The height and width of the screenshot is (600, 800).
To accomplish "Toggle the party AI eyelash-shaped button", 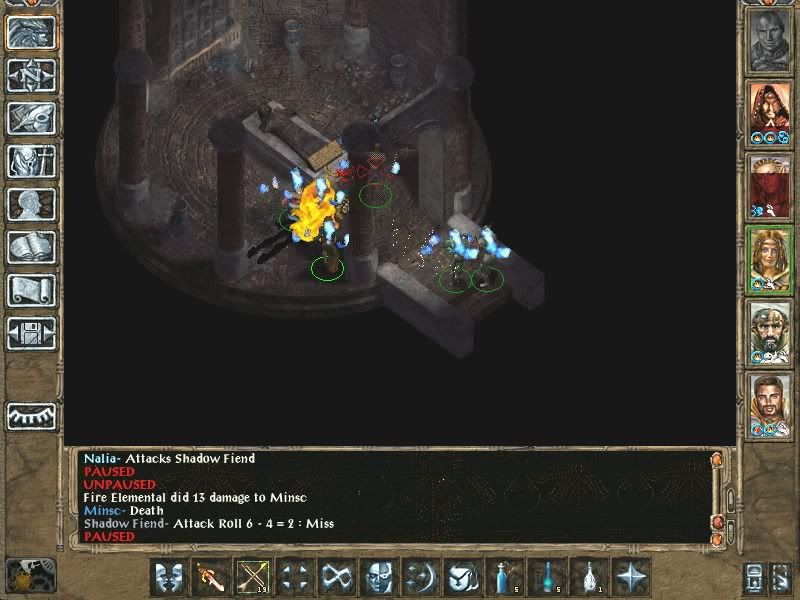I will pos(31,416).
